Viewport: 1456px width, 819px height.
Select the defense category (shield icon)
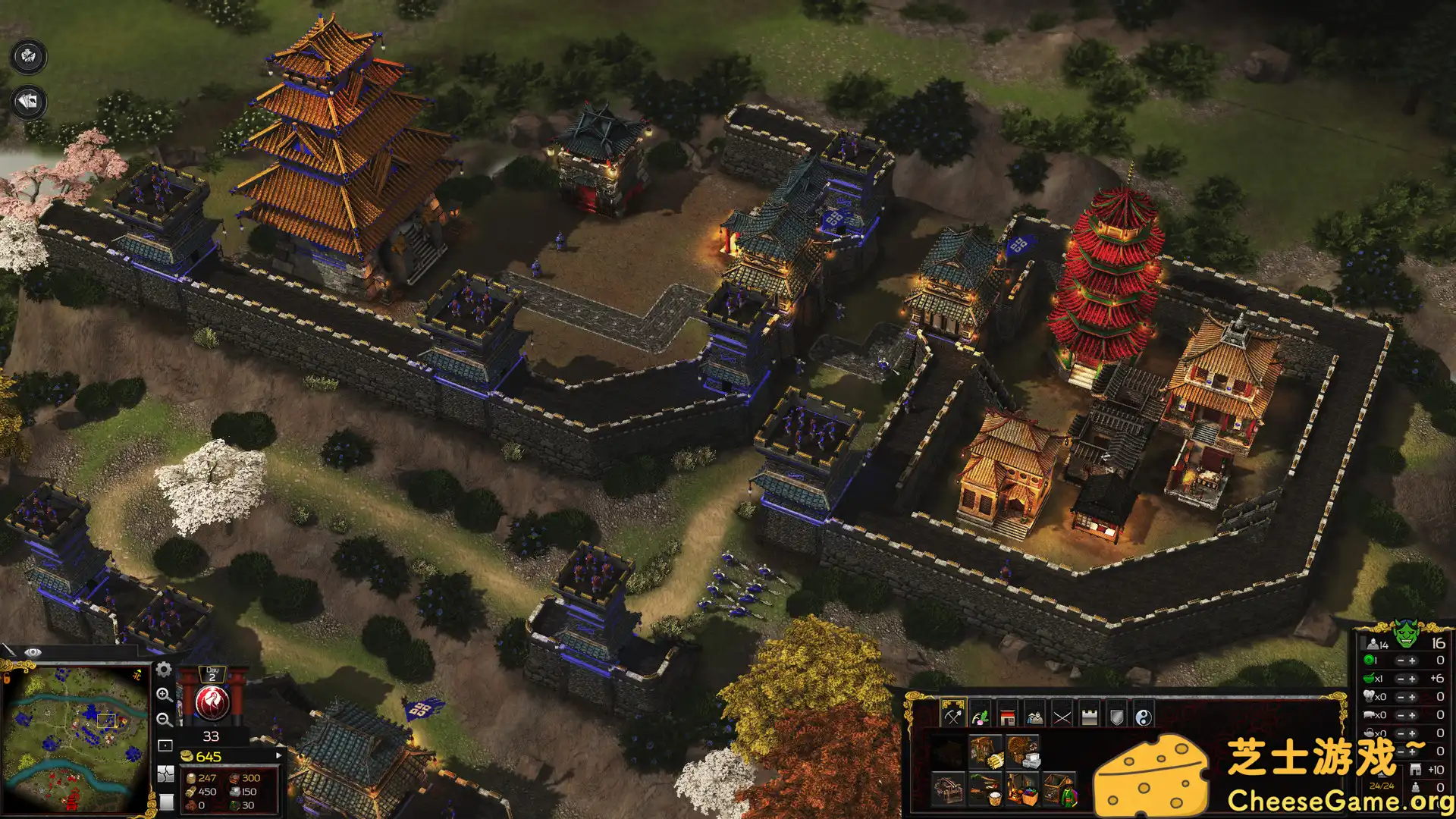(1117, 717)
